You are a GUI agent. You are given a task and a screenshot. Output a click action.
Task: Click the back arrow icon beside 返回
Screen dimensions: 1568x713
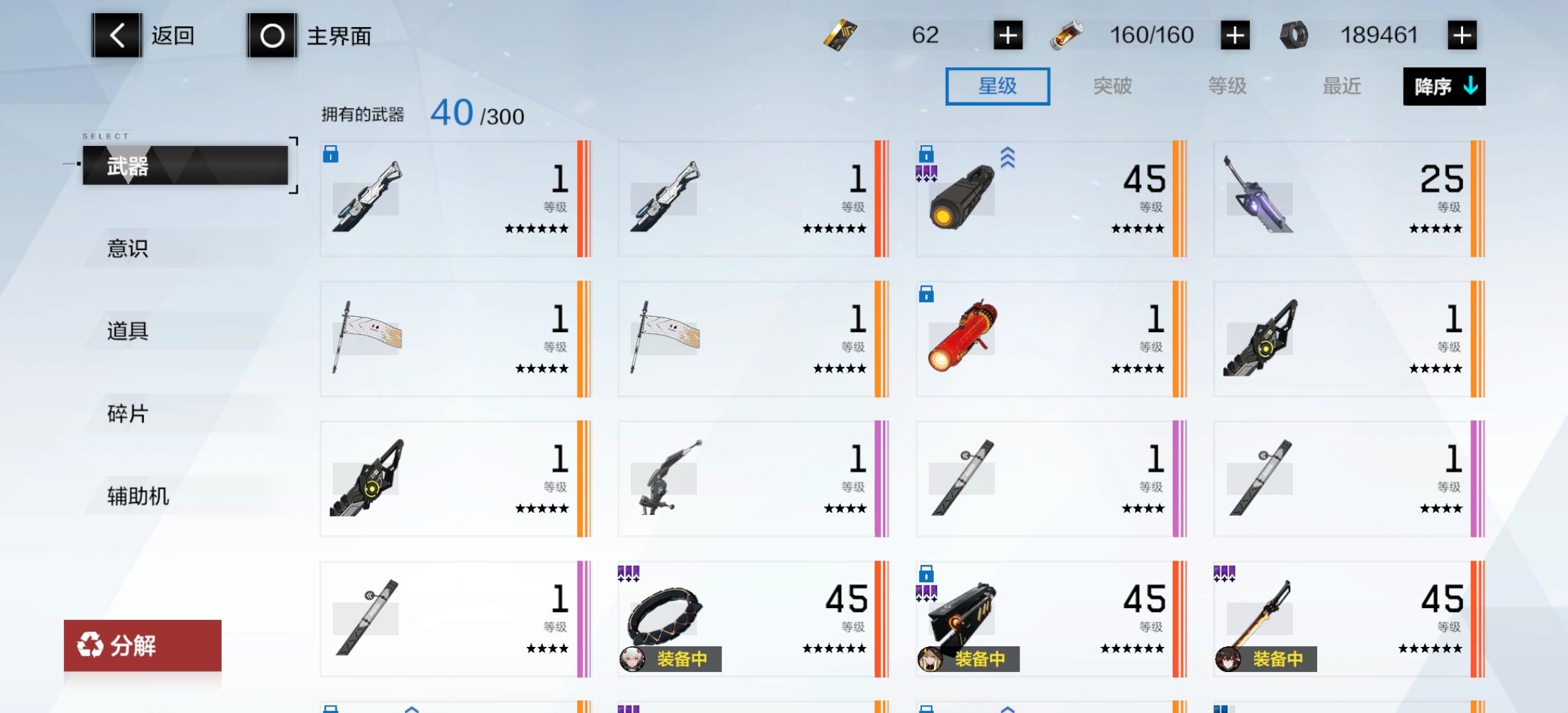117,34
